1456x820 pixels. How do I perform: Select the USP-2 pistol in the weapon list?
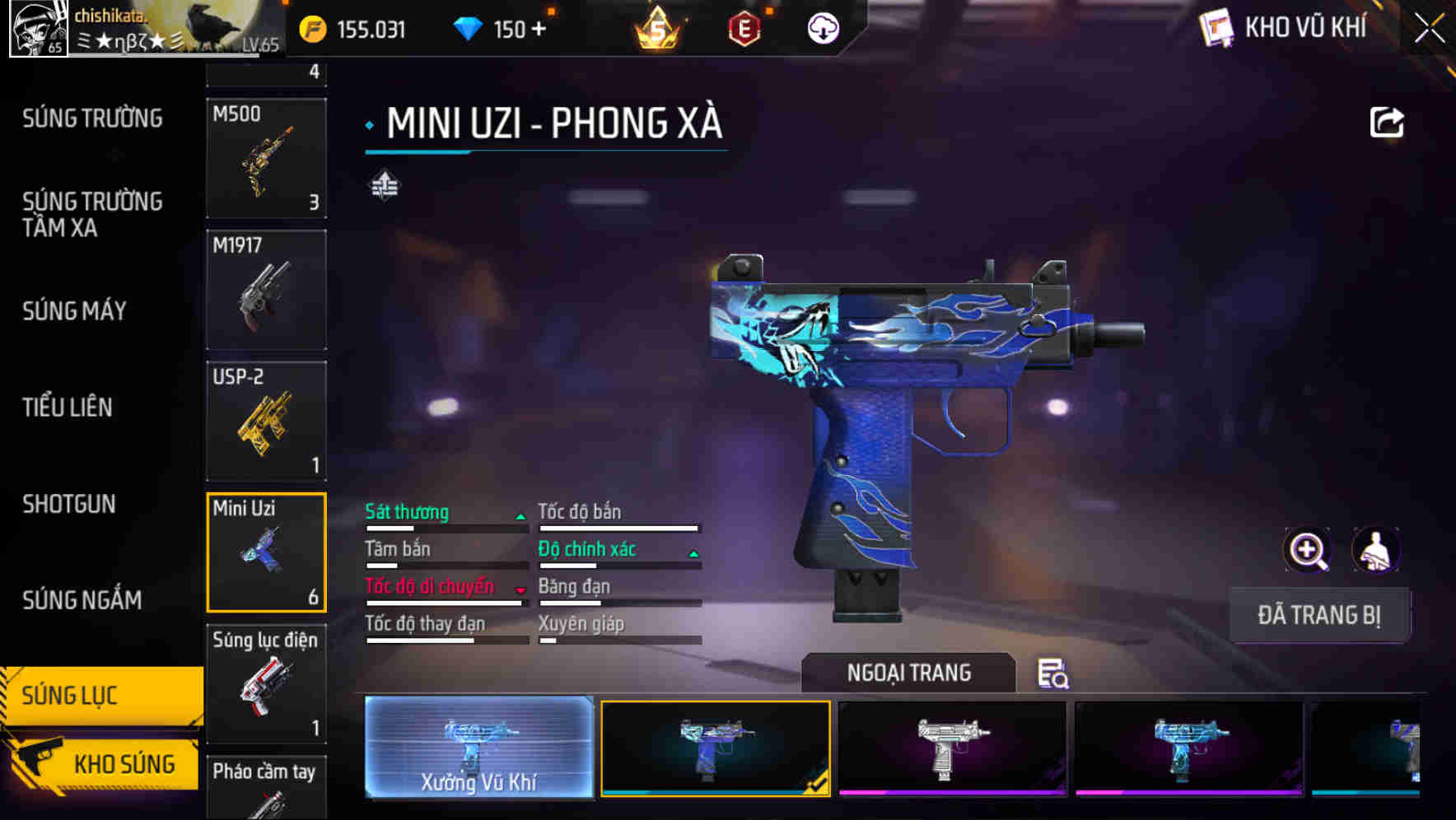click(x=266, y=422)
